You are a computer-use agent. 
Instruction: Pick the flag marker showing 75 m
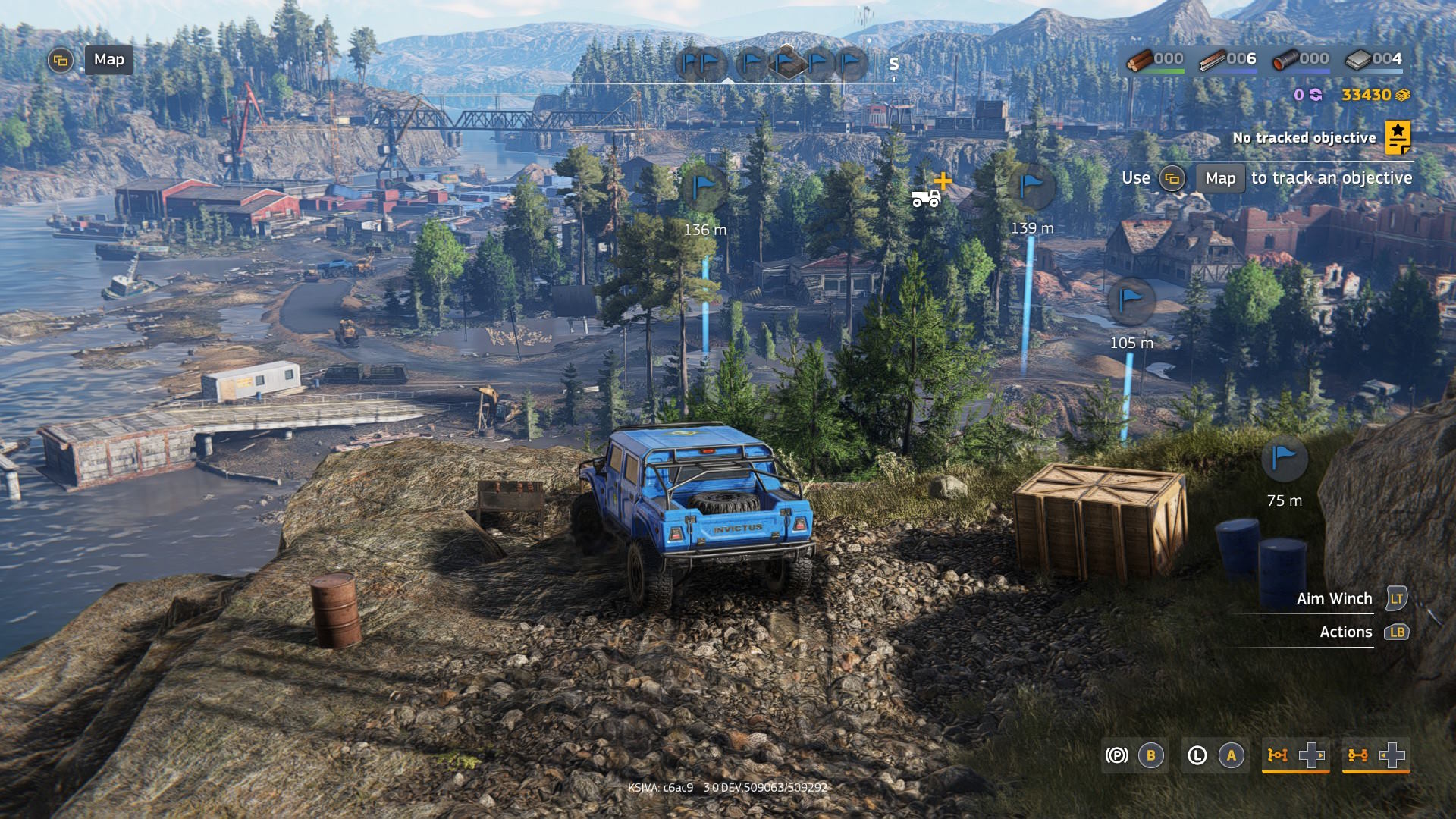coord(1284,459)
